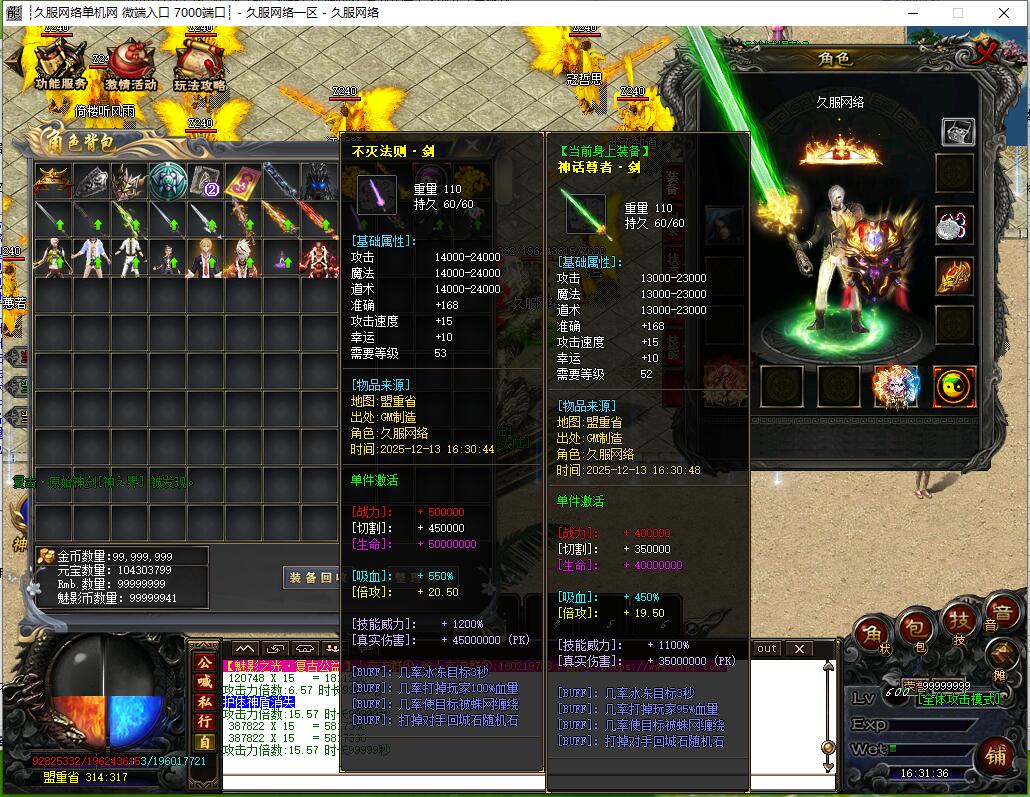Select the teal round shield item
The width and height of the screenshot is (1030, 797).
pyautogui.click(x=168, y=181)
